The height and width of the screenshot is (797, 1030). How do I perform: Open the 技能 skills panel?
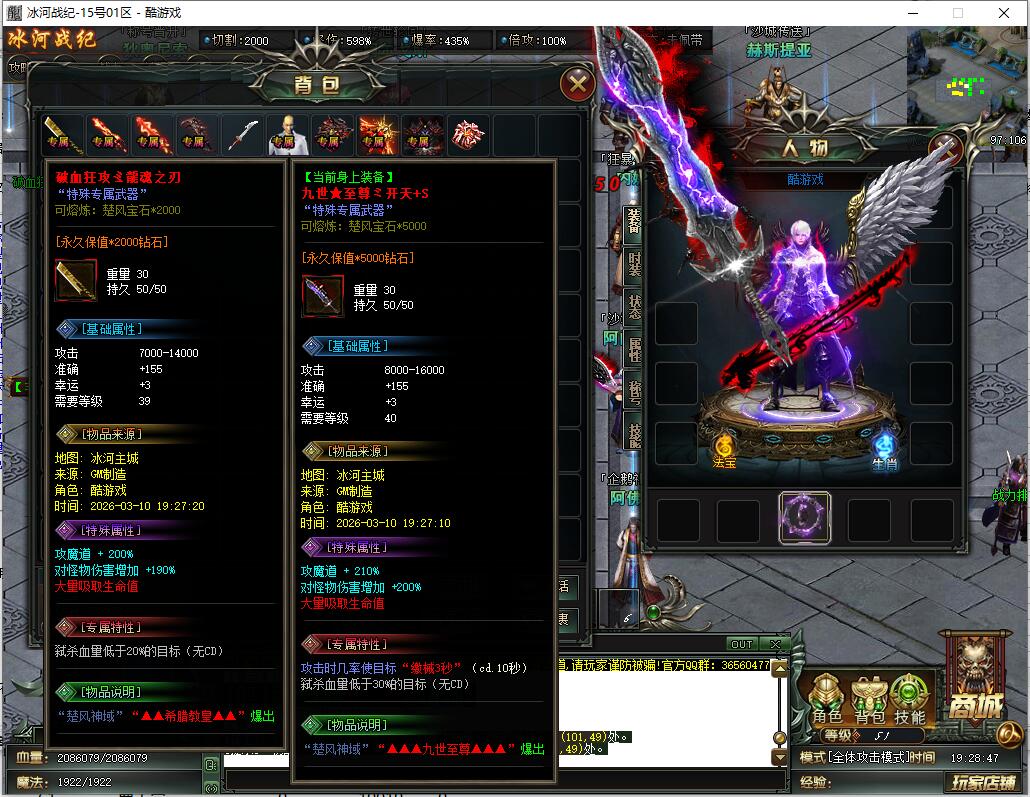[909, 699]
